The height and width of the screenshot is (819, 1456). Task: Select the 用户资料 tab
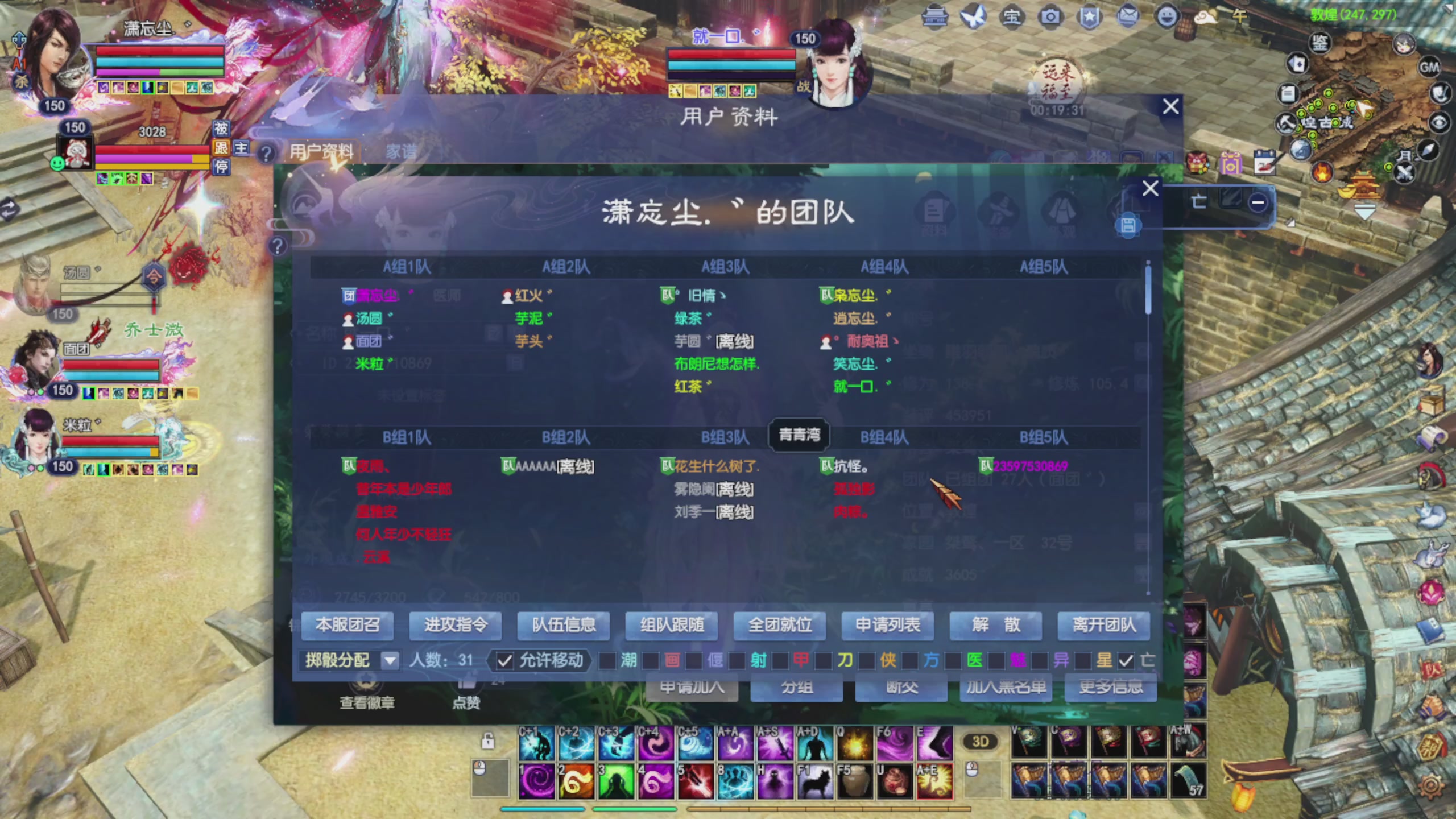322,150
